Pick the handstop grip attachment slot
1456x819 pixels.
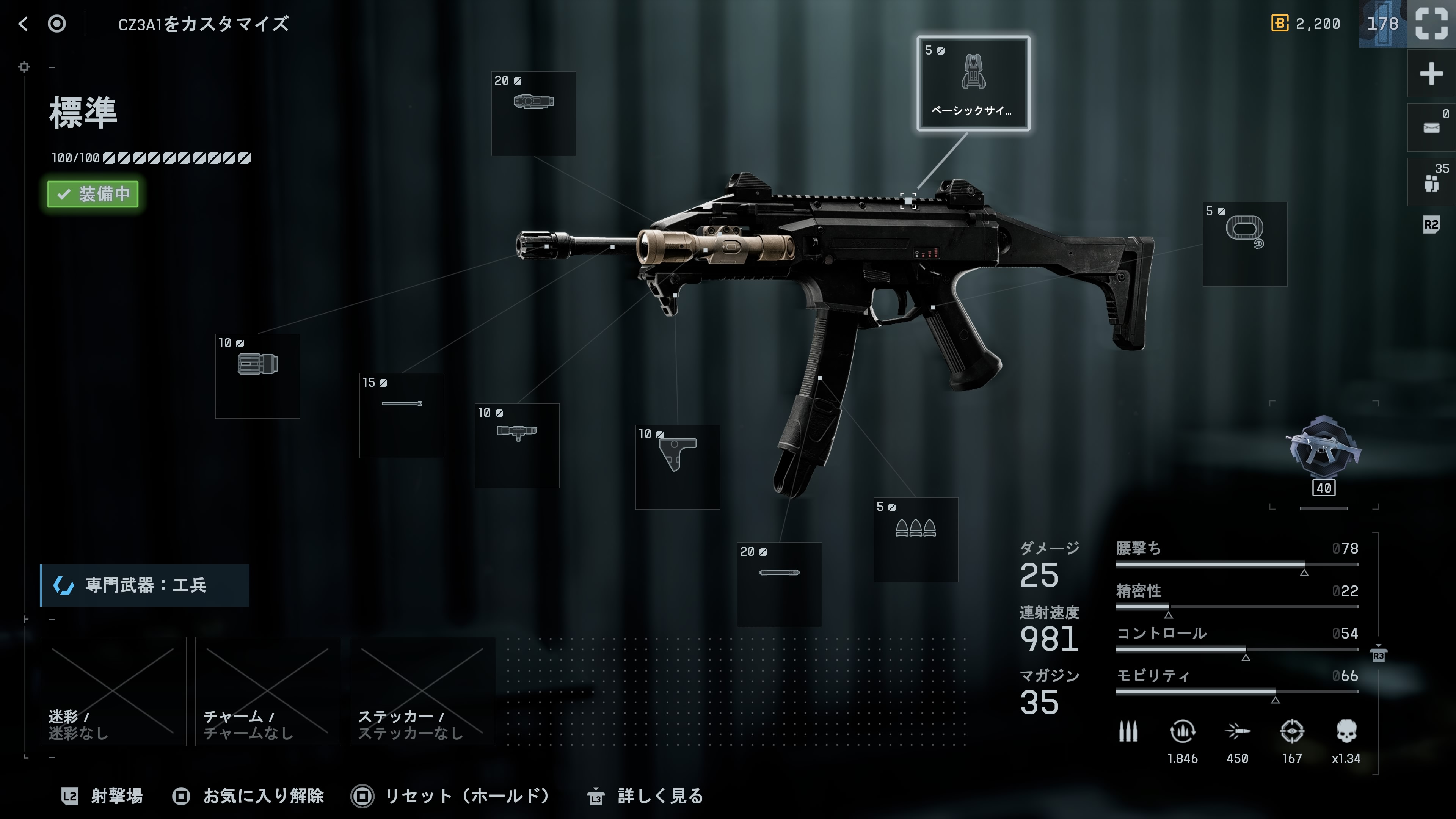[x=678, y=467]
